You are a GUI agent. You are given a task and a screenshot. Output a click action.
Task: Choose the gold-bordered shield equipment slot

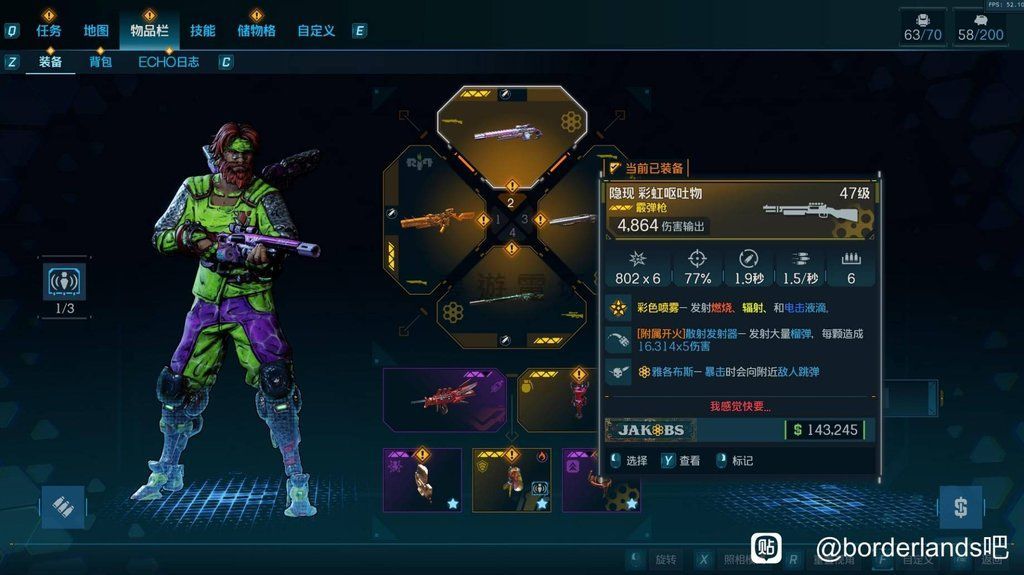511,479
